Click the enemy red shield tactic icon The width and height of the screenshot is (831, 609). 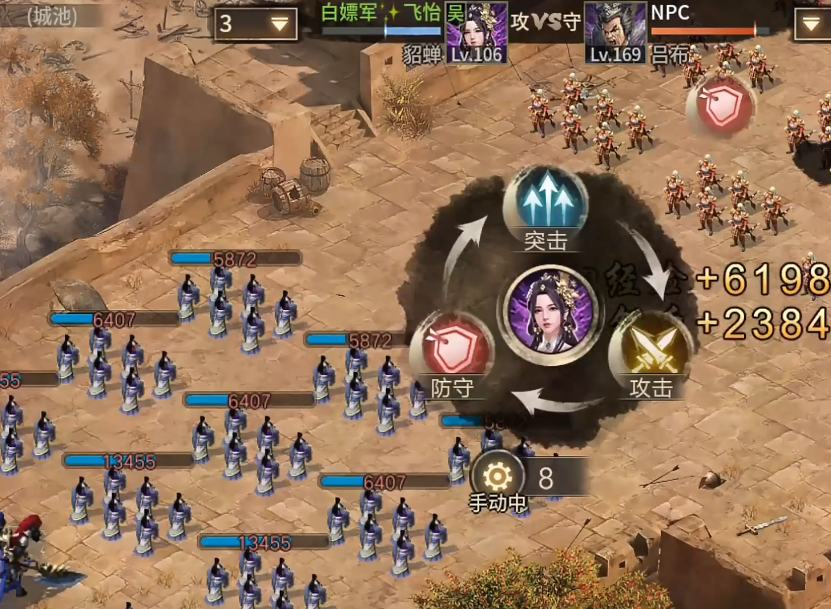[x=720, y=108]
